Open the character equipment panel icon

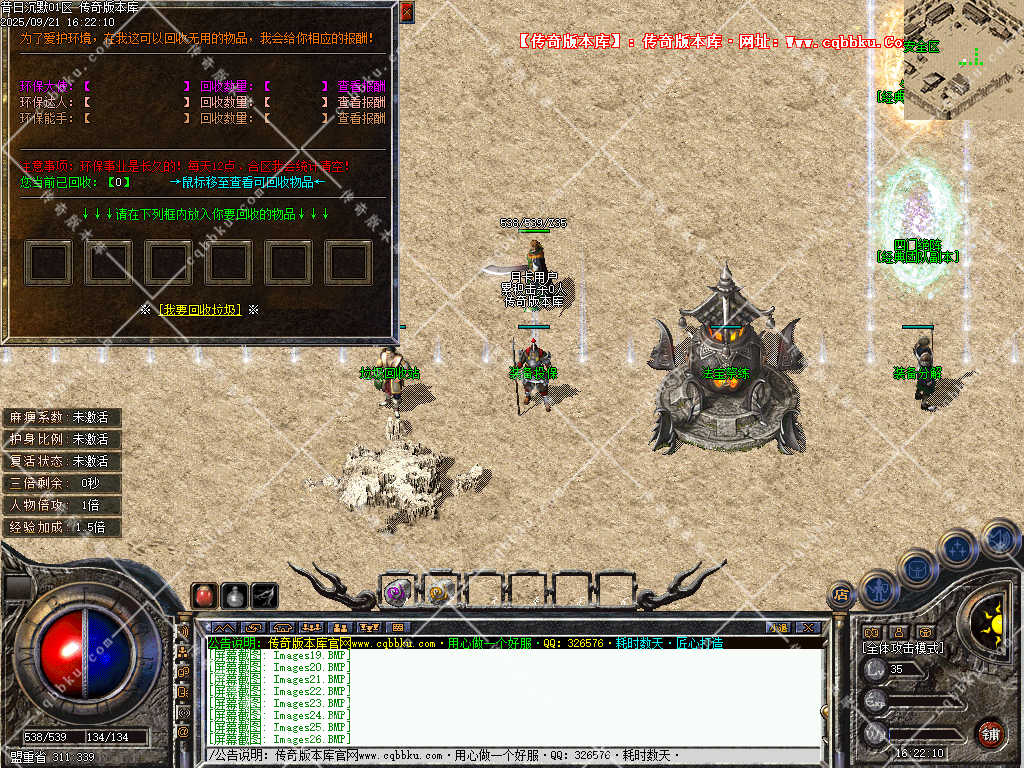coord(879,588)
